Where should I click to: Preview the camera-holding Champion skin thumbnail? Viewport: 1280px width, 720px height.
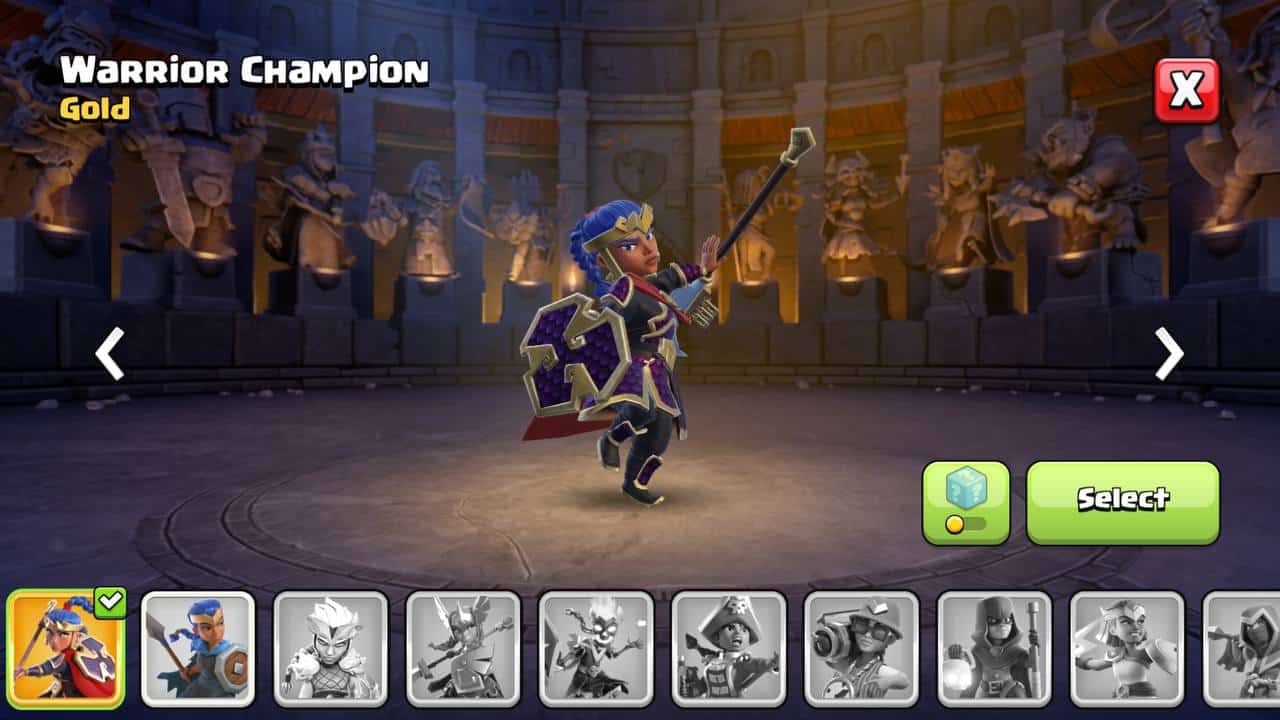[x=861, y=648]
